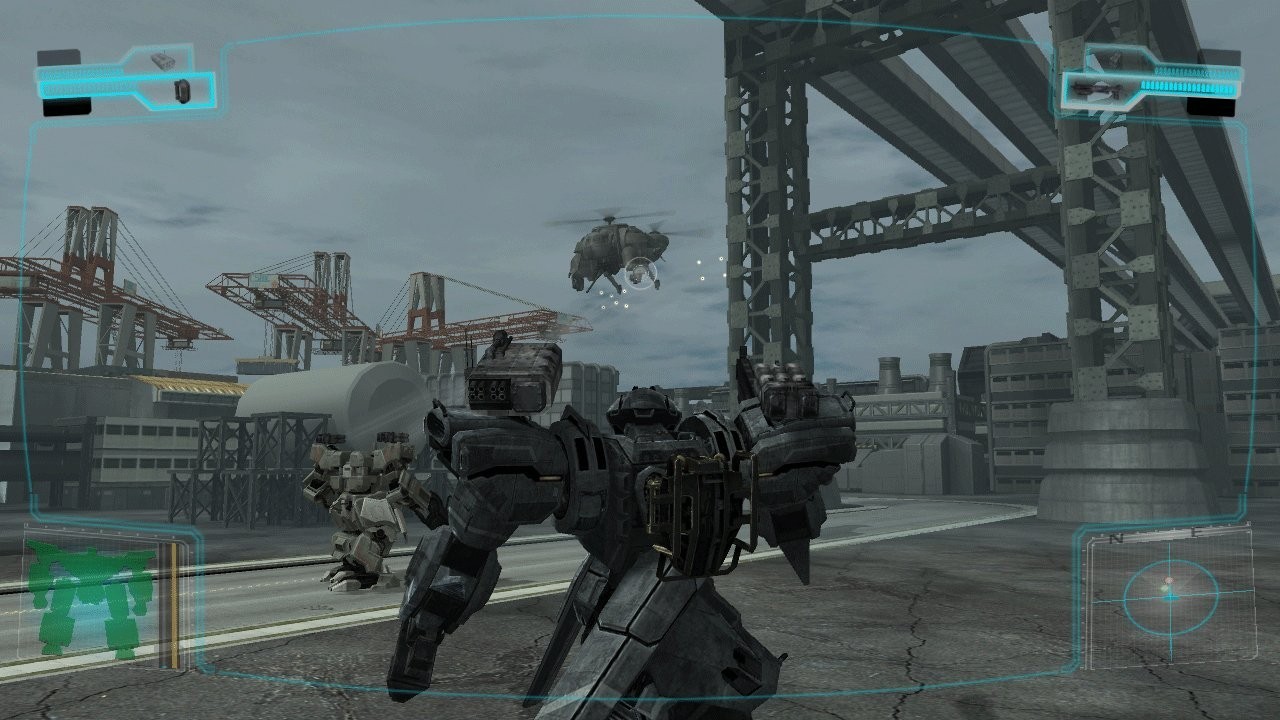Click the enemy helicopter in the sky
1280x720 pixels.
click(x=615, y=245)
